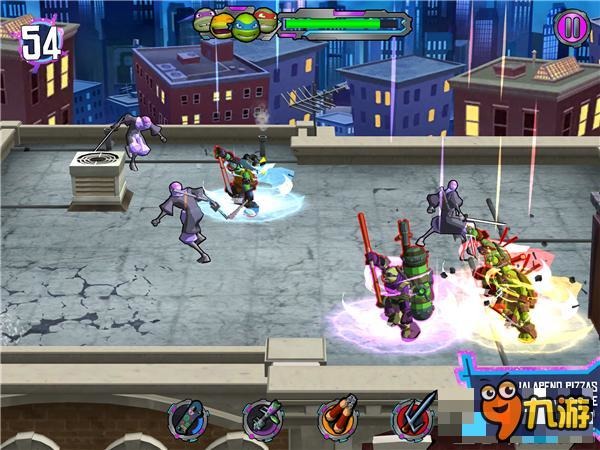Use the green canister weapon ability

tap(263, 420)
